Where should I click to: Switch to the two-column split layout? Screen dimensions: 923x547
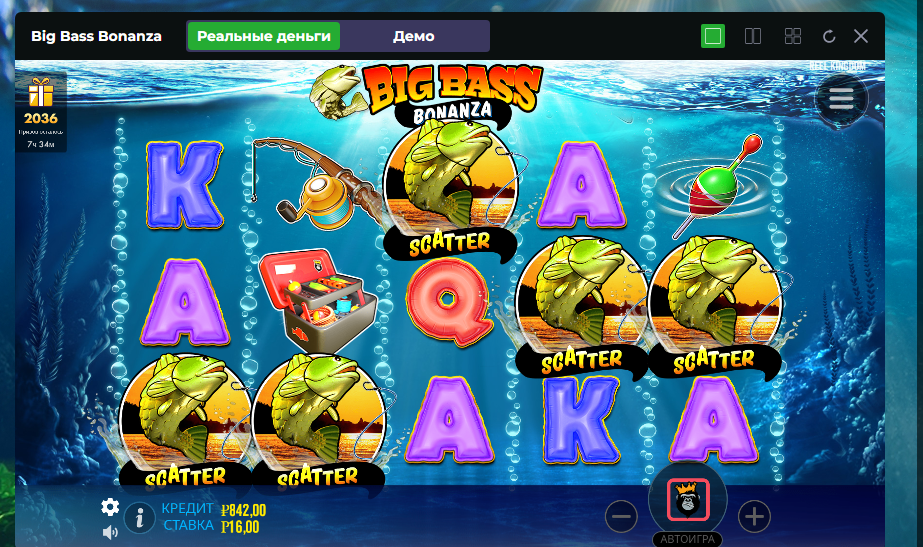[x=754, y=37]
